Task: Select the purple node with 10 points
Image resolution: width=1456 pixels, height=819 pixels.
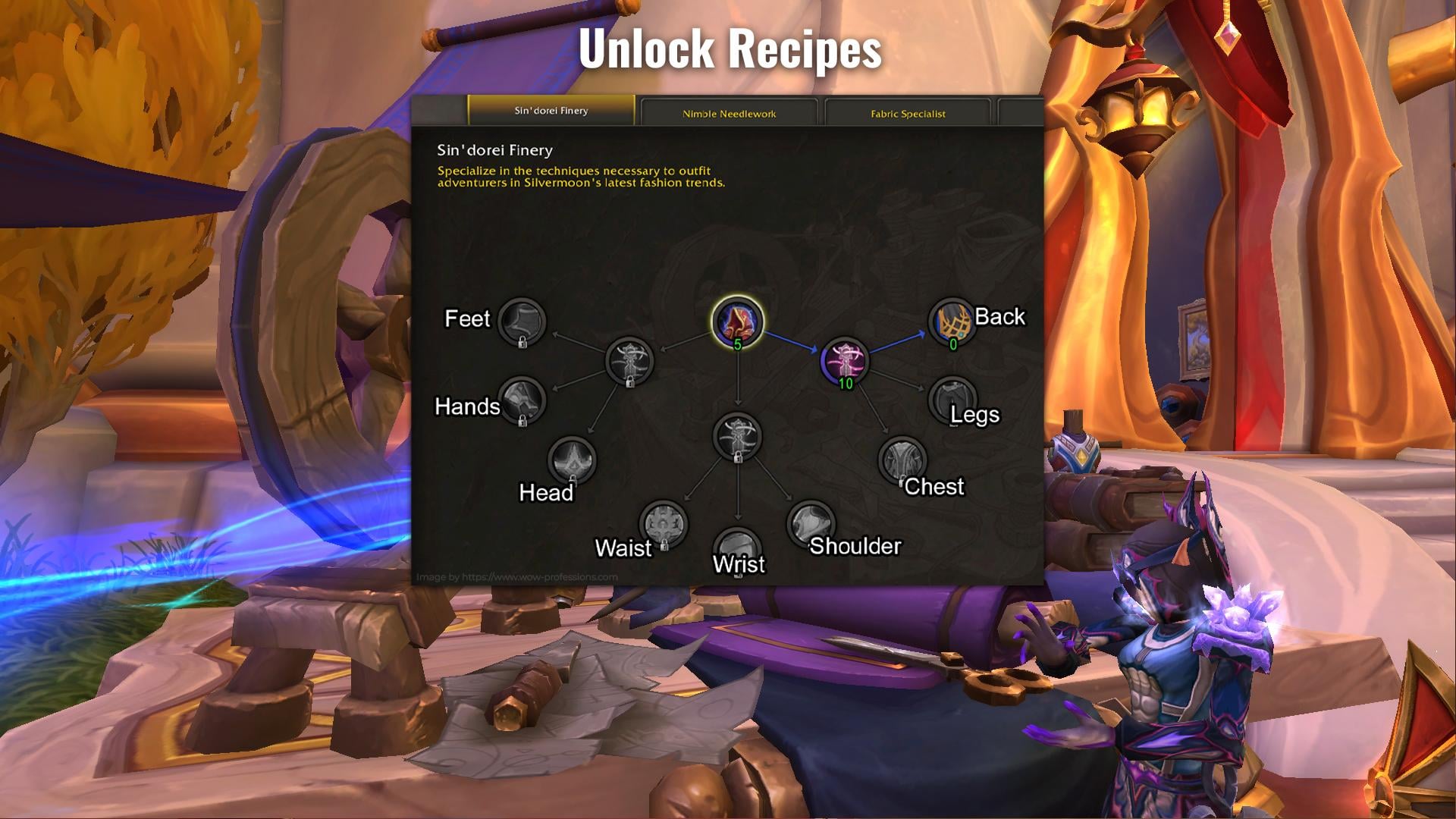Action: coord(845,361)
